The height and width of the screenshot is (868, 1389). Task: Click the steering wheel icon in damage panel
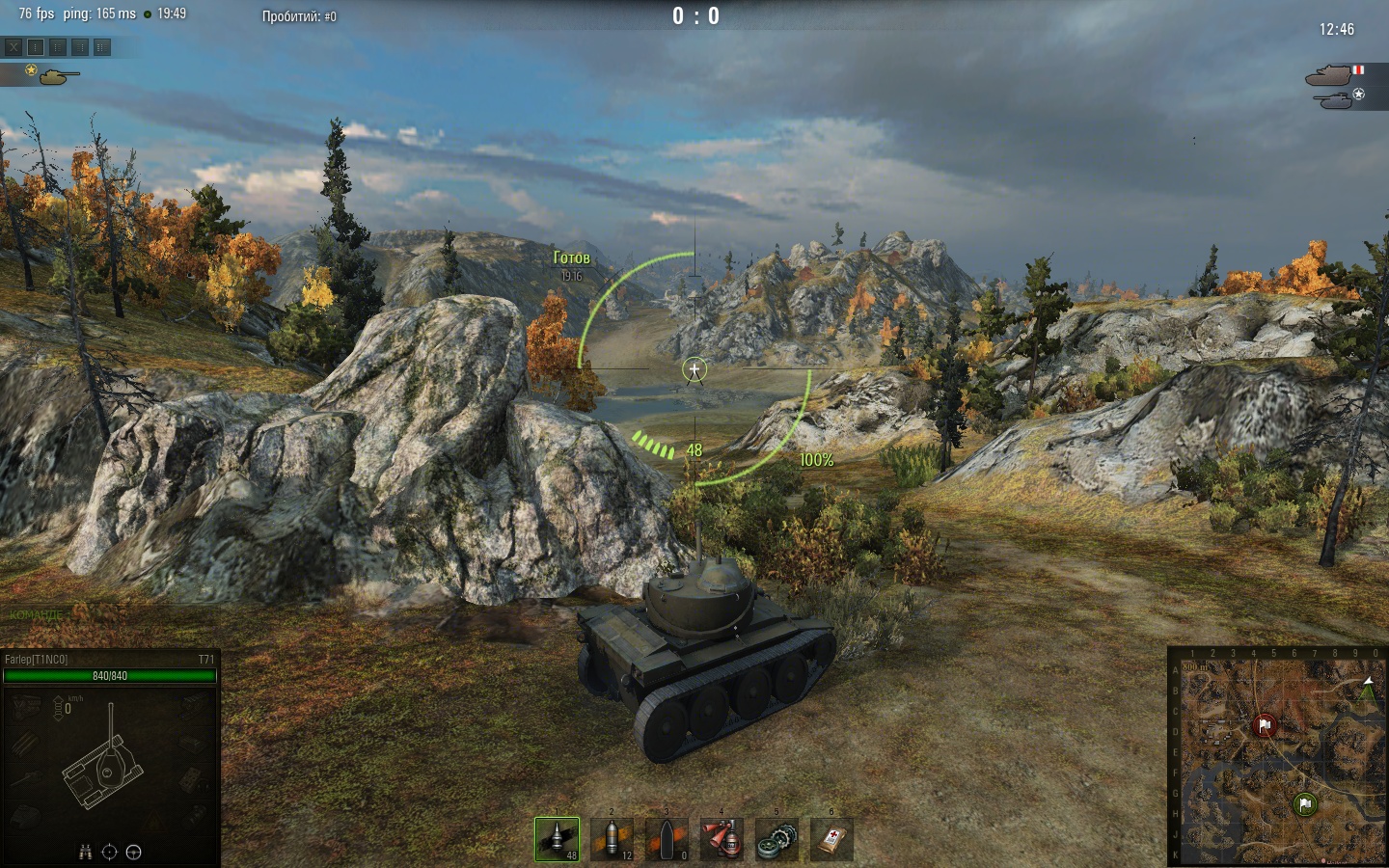tap(134, 852)
